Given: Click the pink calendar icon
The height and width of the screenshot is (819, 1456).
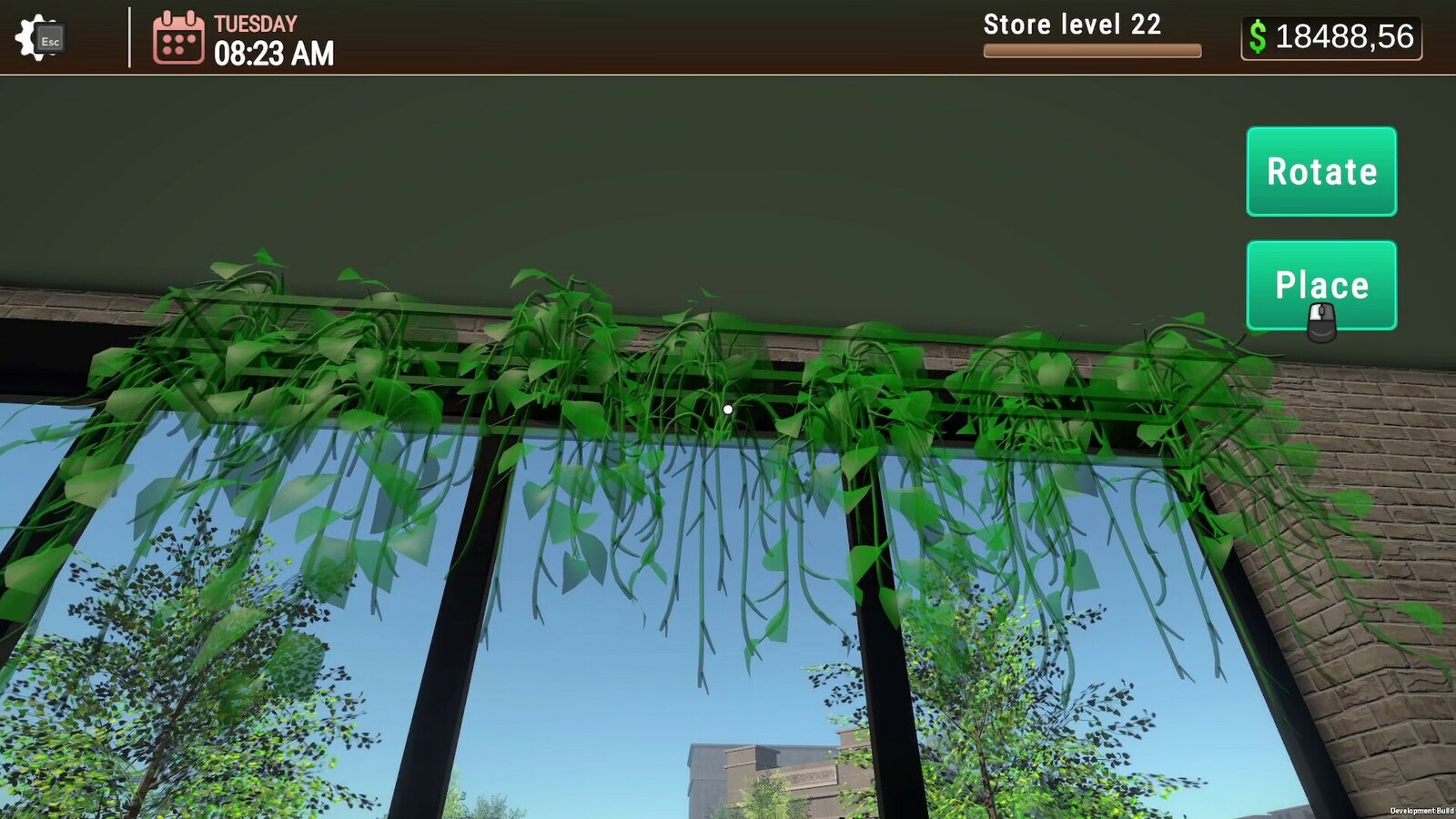Looking at the screenshot, I should pos(178,37).
